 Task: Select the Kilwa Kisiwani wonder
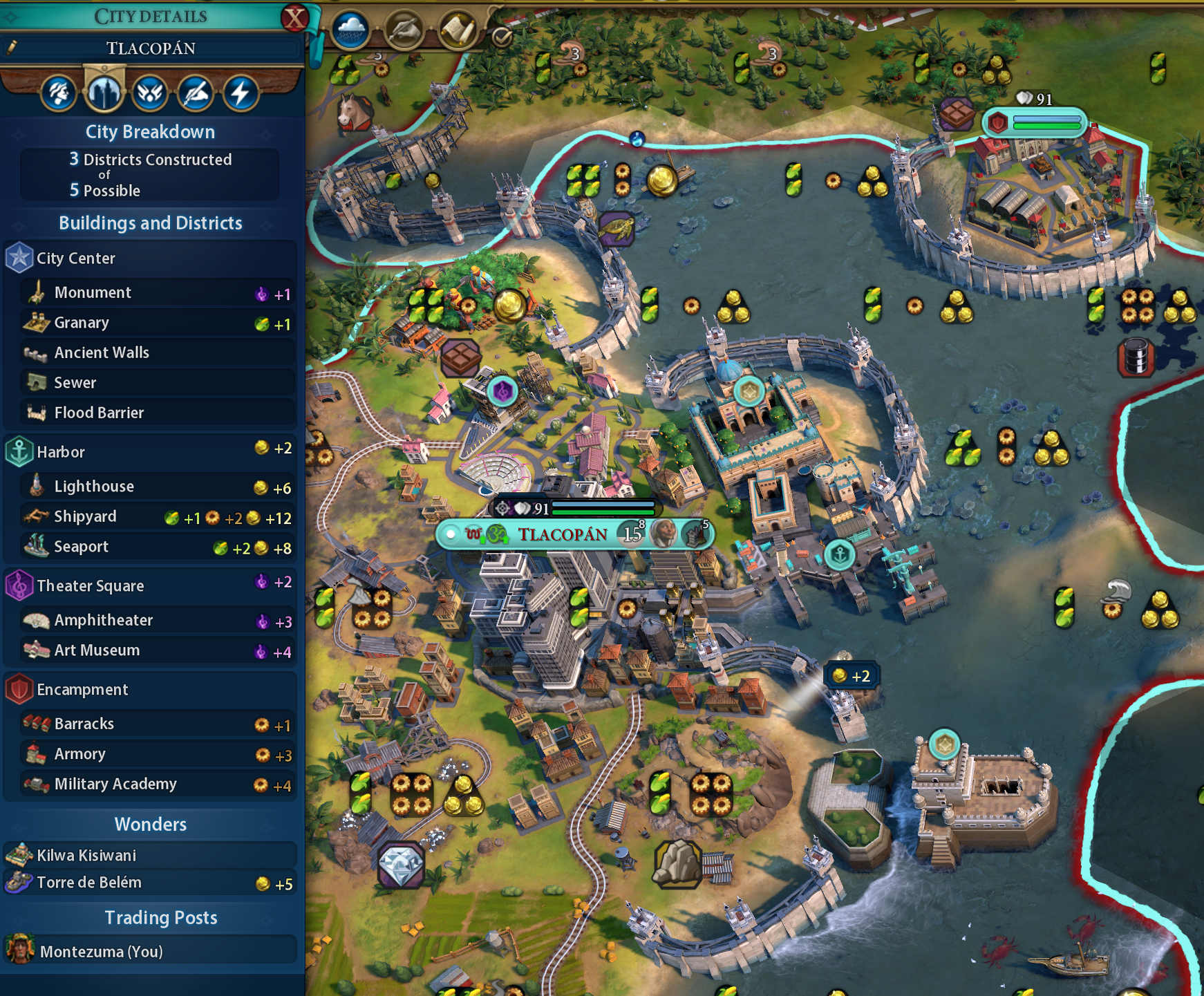tap(149, 855)
